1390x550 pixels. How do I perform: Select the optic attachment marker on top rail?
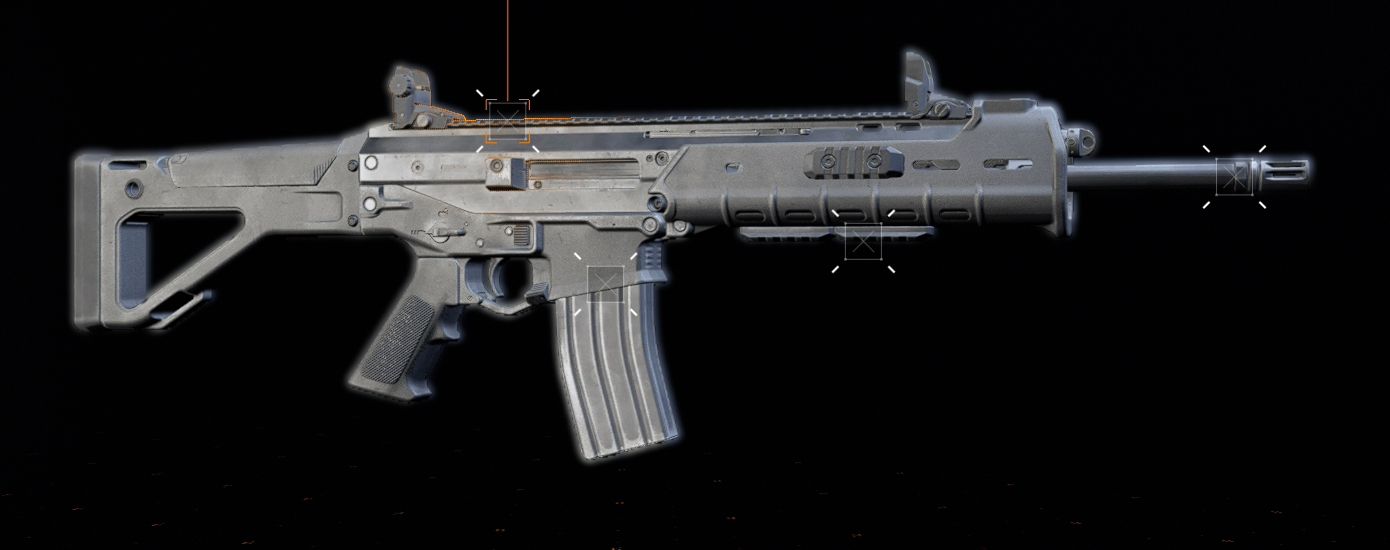507,121
